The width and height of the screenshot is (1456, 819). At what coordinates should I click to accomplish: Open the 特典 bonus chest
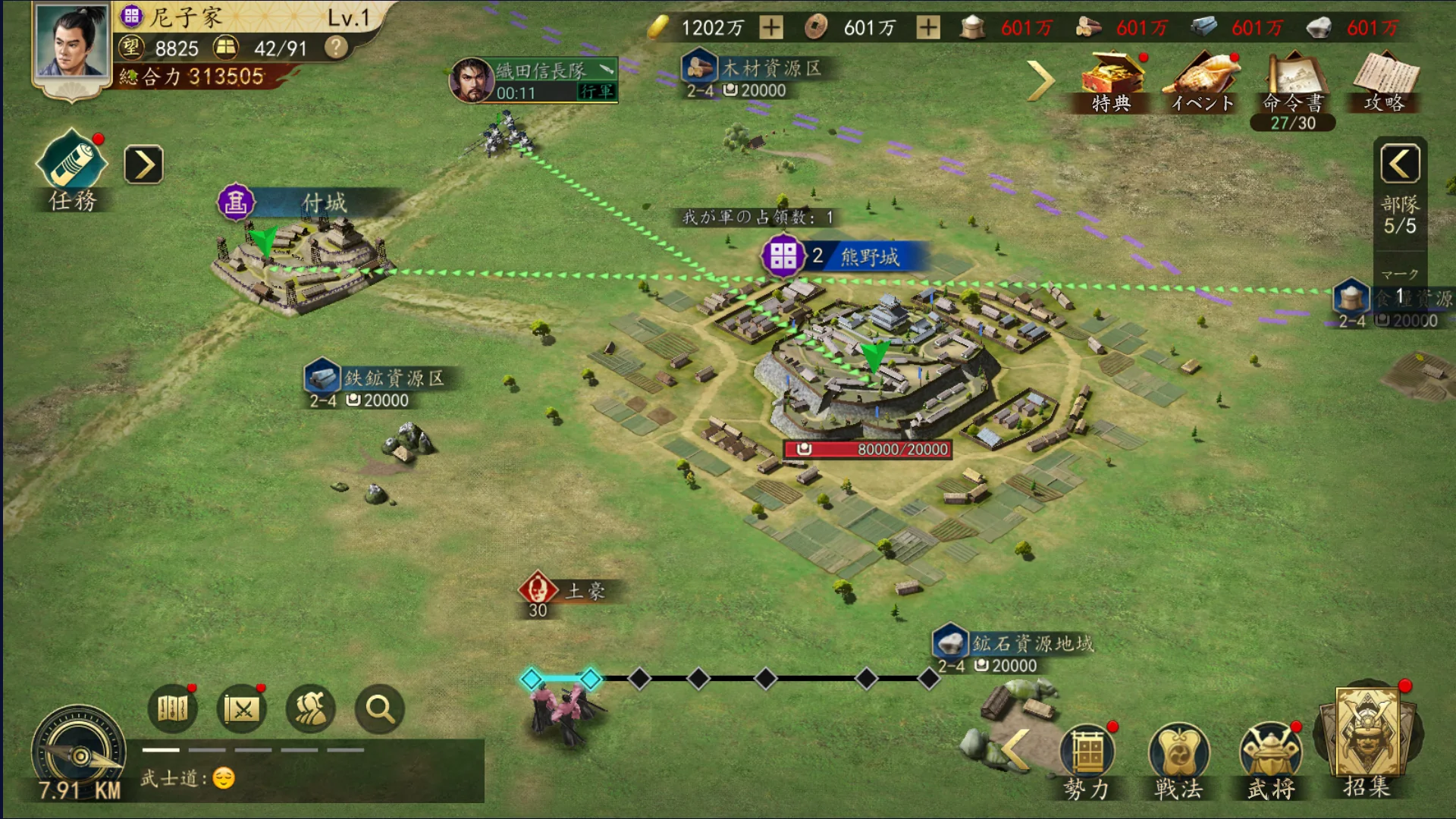pyautogui.click(x=1111, y=80)
